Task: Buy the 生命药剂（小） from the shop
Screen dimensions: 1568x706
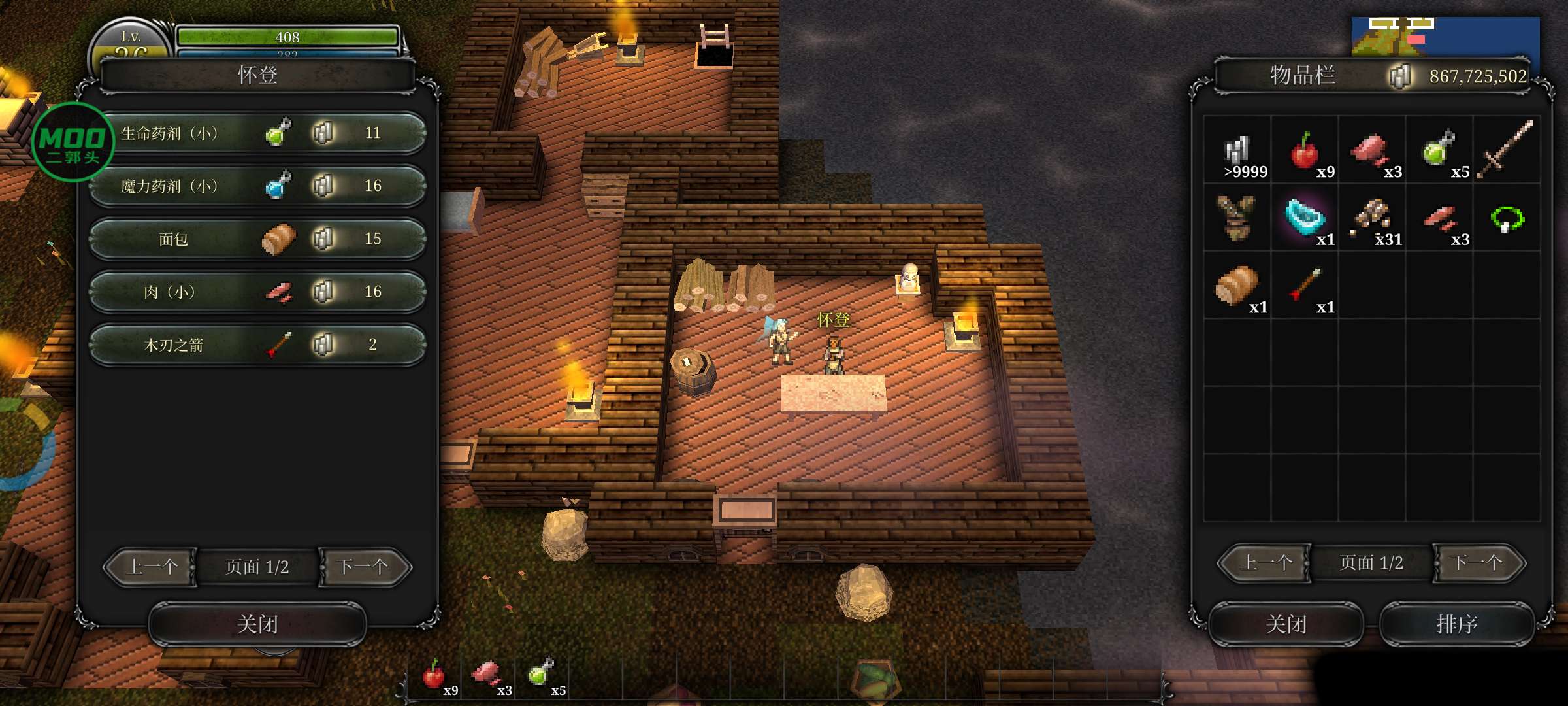Action: [x=258, y=133]
